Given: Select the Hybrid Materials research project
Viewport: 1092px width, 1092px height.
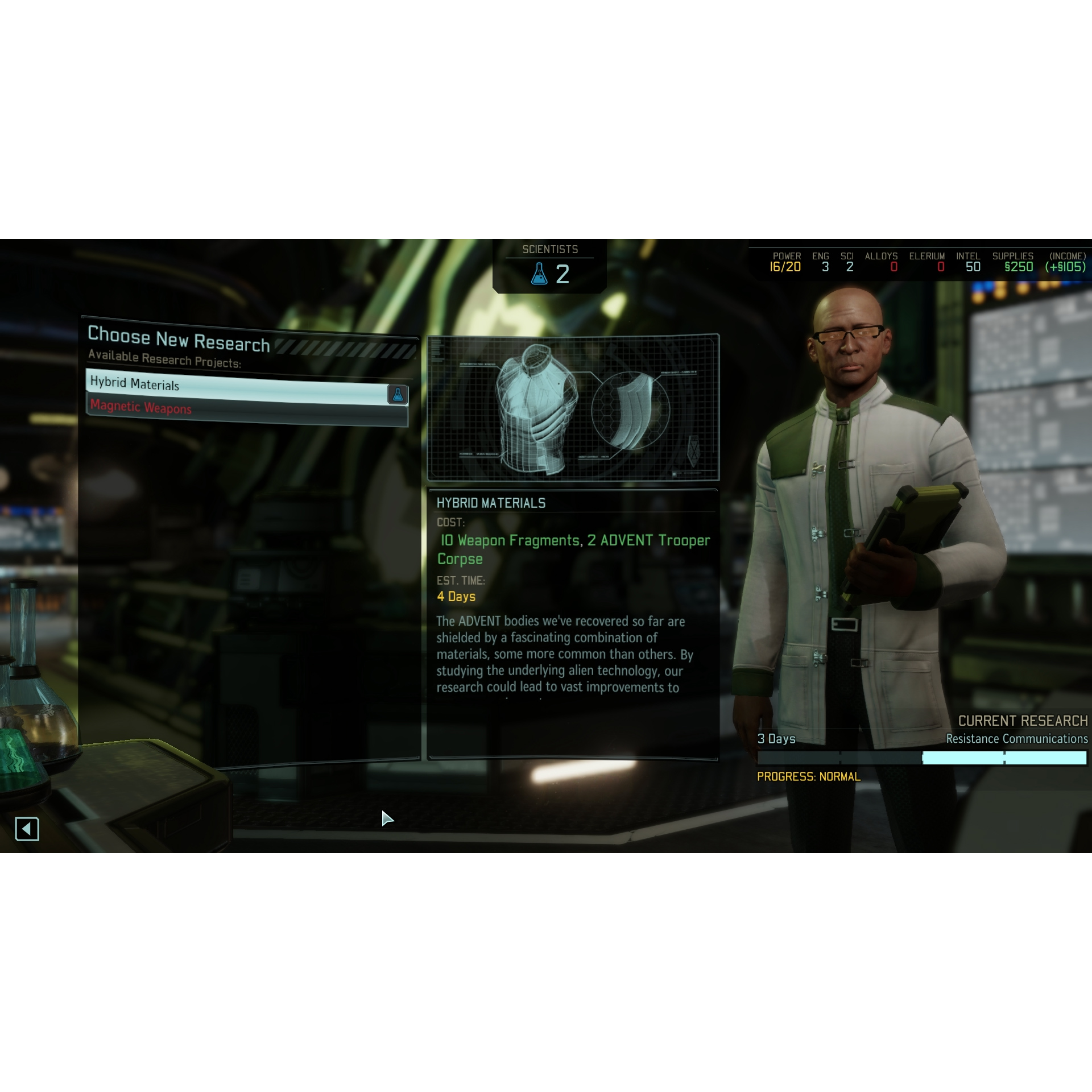Looking at the screenshot, I should click(239, 388).
